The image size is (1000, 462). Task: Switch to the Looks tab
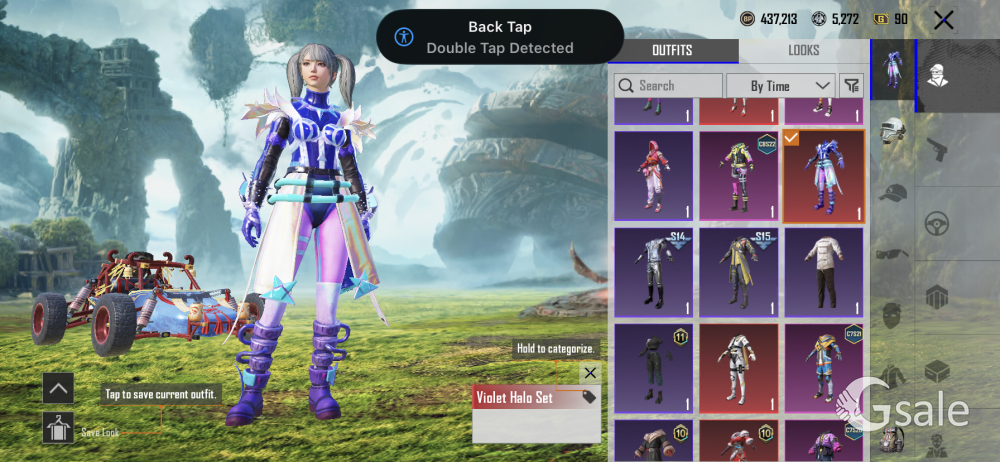[x=803, y=50]
